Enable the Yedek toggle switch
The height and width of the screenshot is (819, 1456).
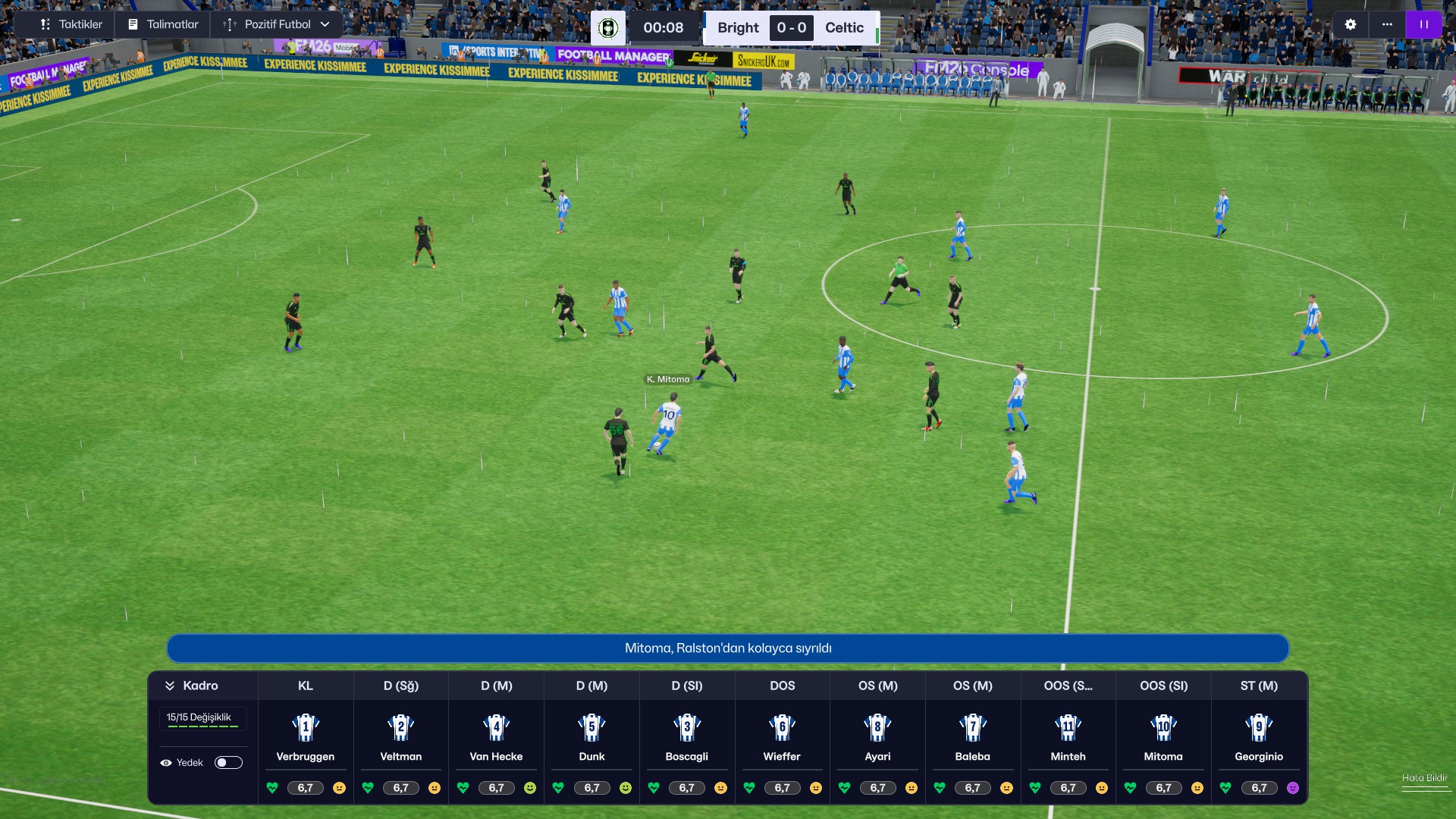[228, 762]
